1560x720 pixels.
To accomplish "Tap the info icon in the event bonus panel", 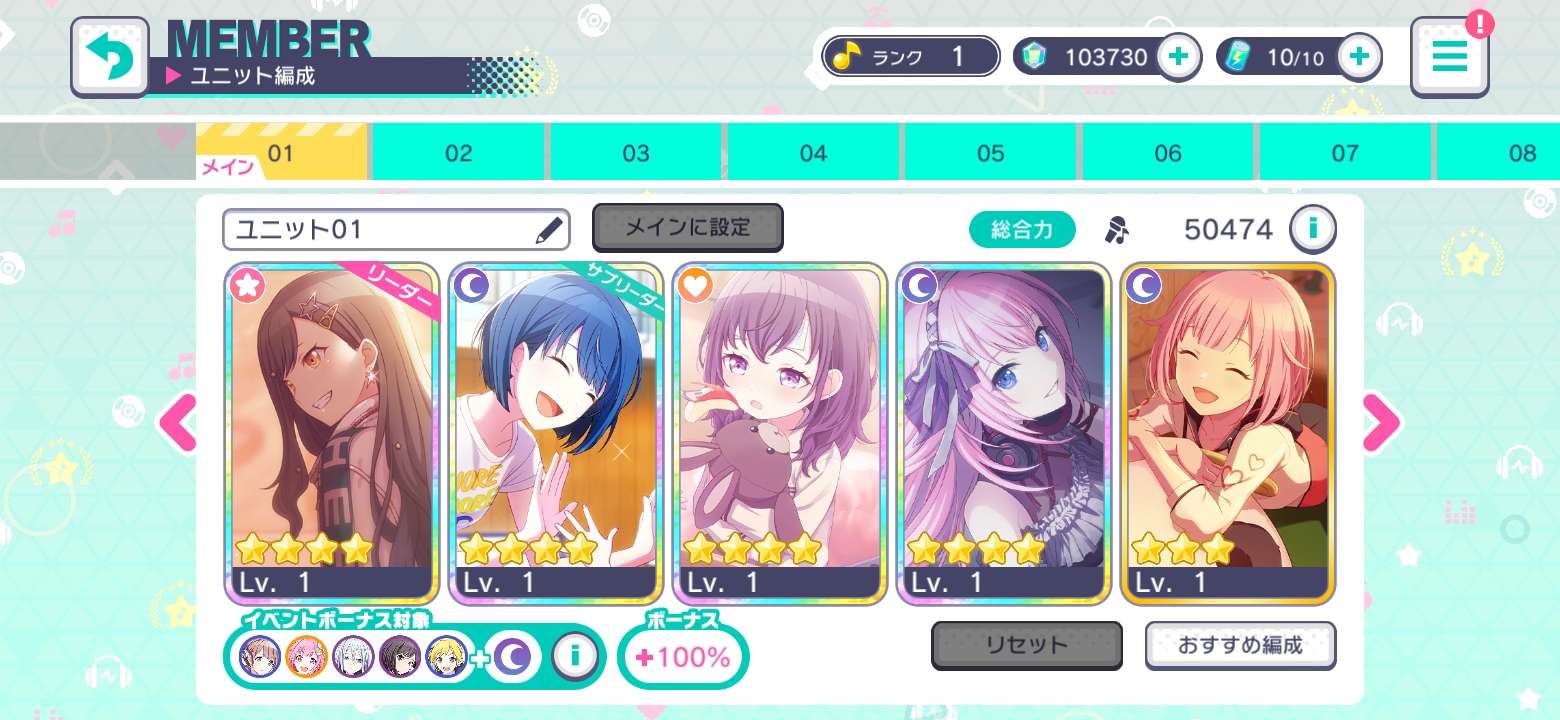I will 577,657.
